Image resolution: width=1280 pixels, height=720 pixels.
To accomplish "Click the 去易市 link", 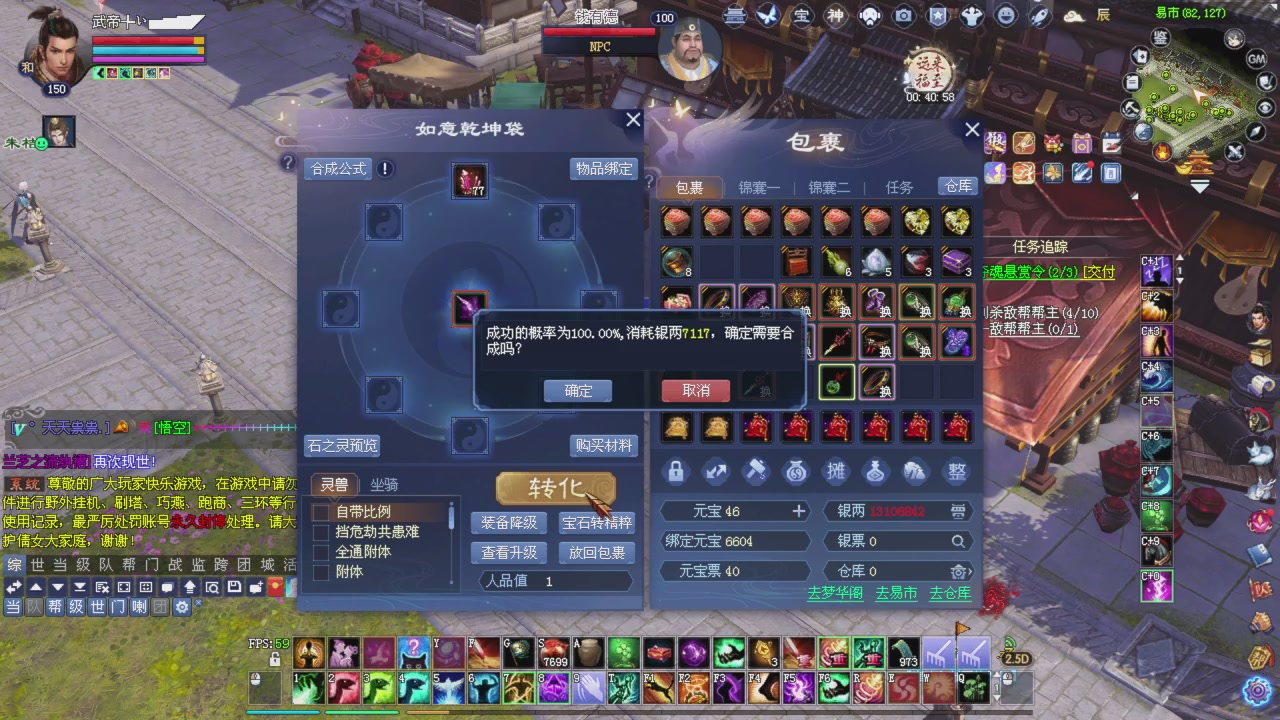I will pyautogui.click(x=895, y=593).
